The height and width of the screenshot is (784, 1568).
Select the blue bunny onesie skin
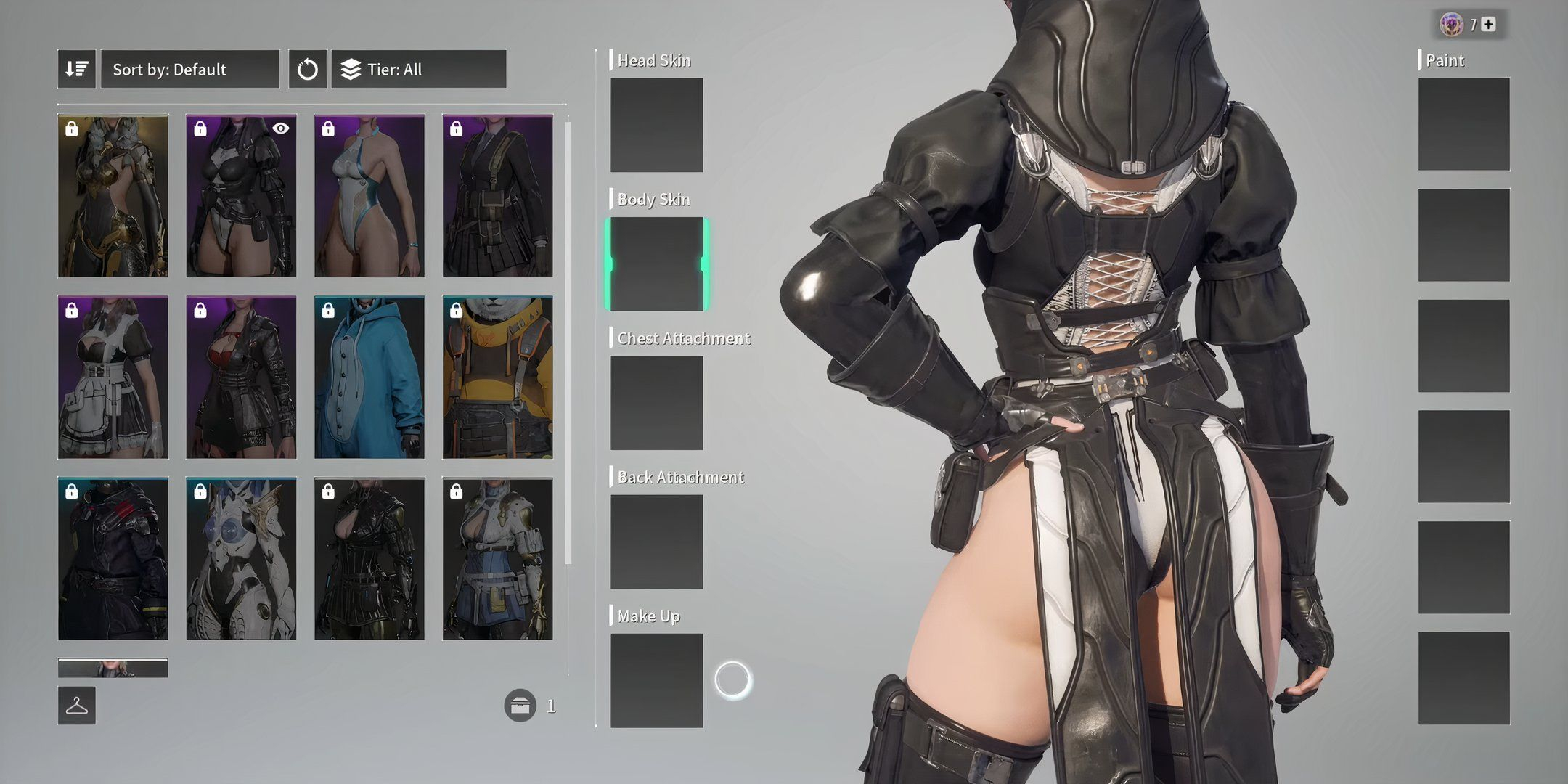pos(369,377)
